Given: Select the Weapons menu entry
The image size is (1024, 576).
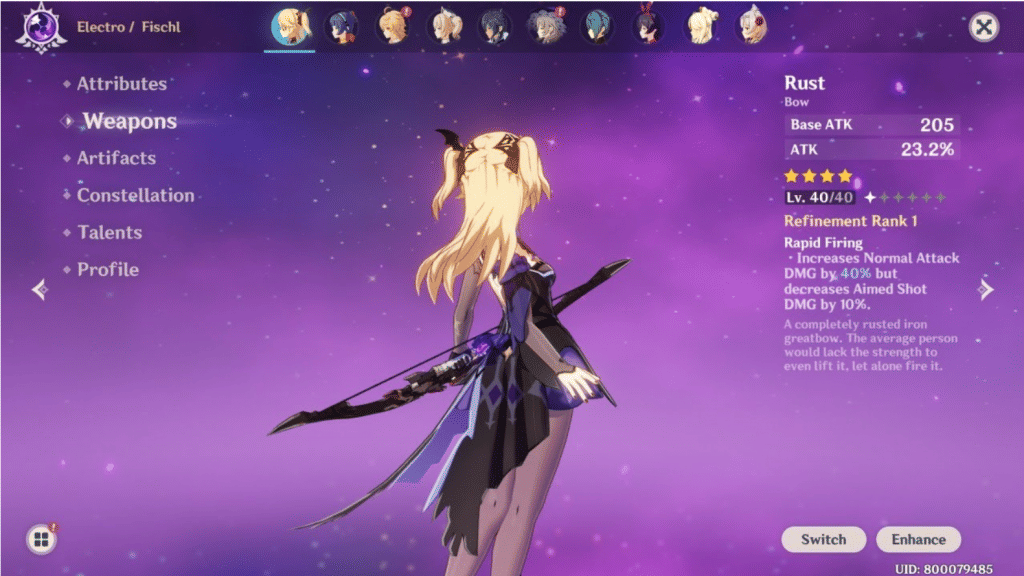Looking at the screenshot, I should (x=129, y=121).
